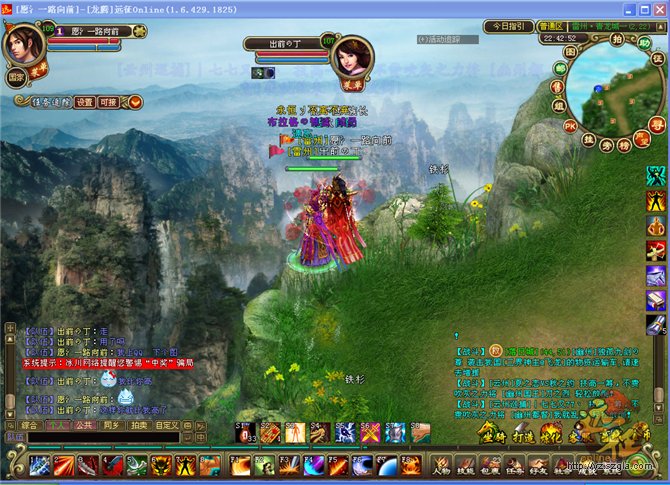Viewport: 670px width, 485px height.
Task: Open the 坐骑 mount menu
Action: point(492,436)
